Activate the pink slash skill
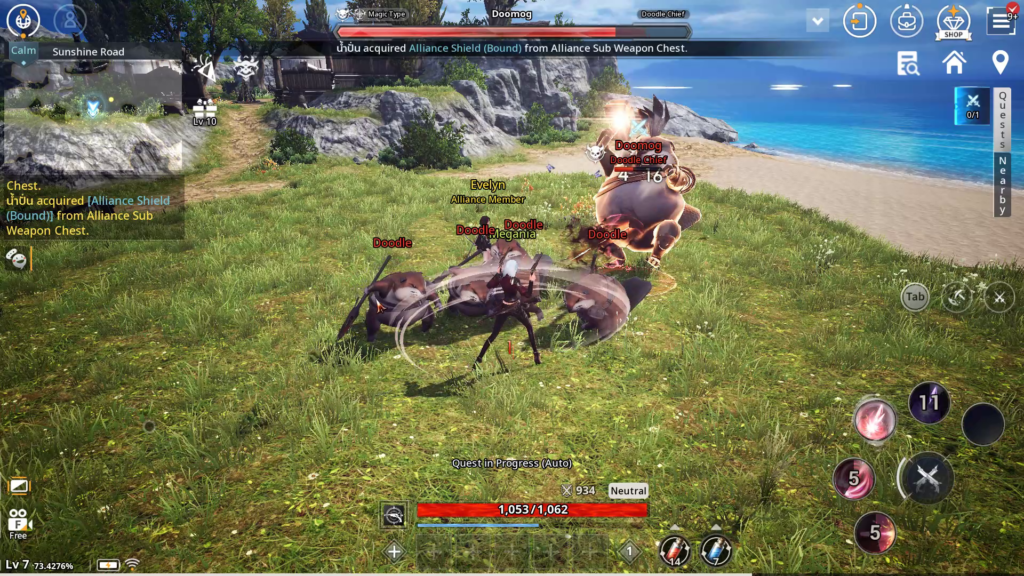Screen dimensions: 1024x576 876,419
